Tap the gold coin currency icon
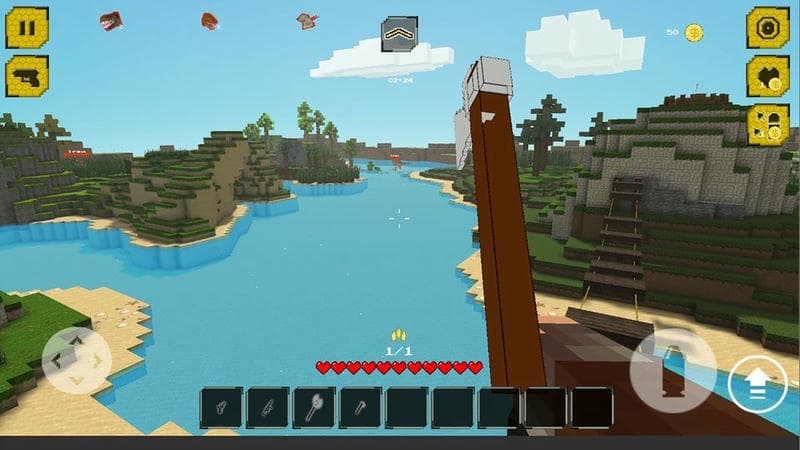Screen dimensions: 800x450 [x=693, y=32]
